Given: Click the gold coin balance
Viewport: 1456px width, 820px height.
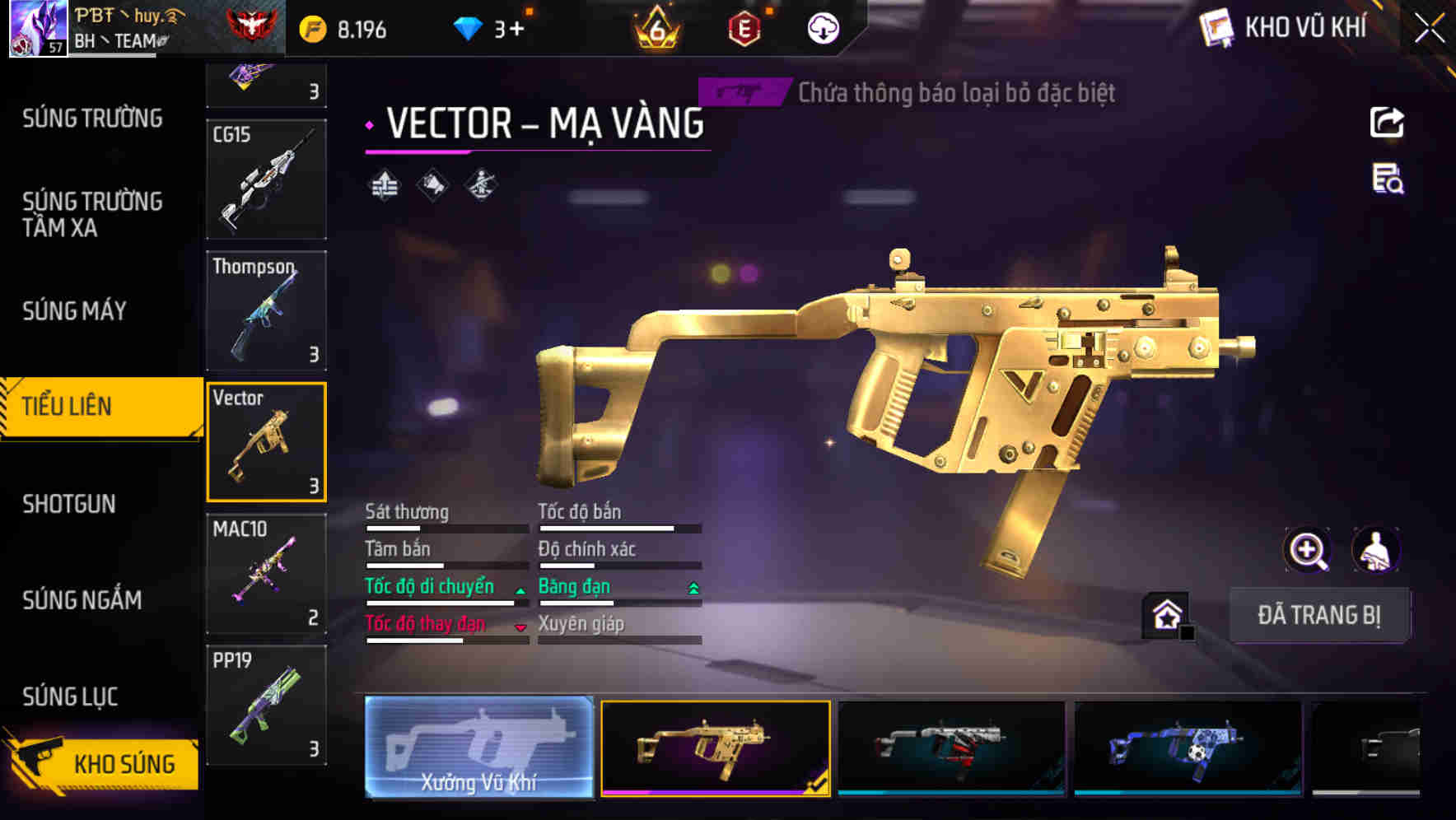Looking at the screenshot, I should [344, 30].
